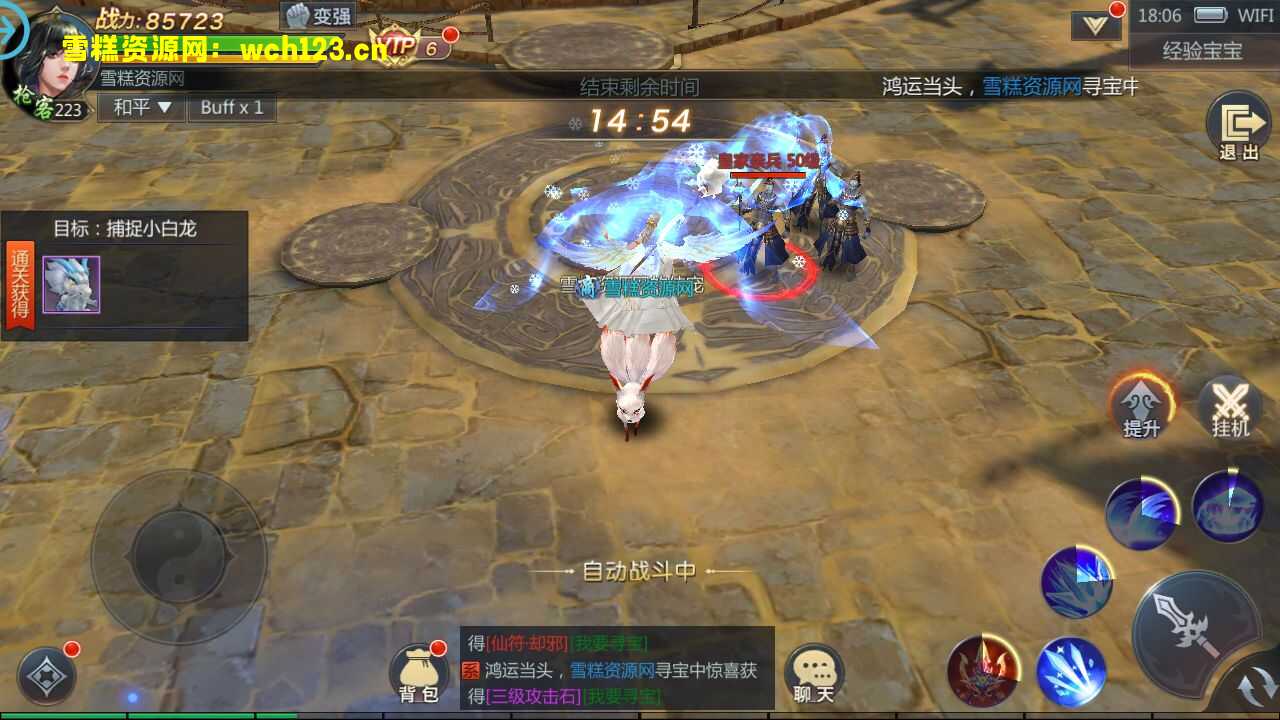Select the white dragon reward thumbnail

point(70,283)
